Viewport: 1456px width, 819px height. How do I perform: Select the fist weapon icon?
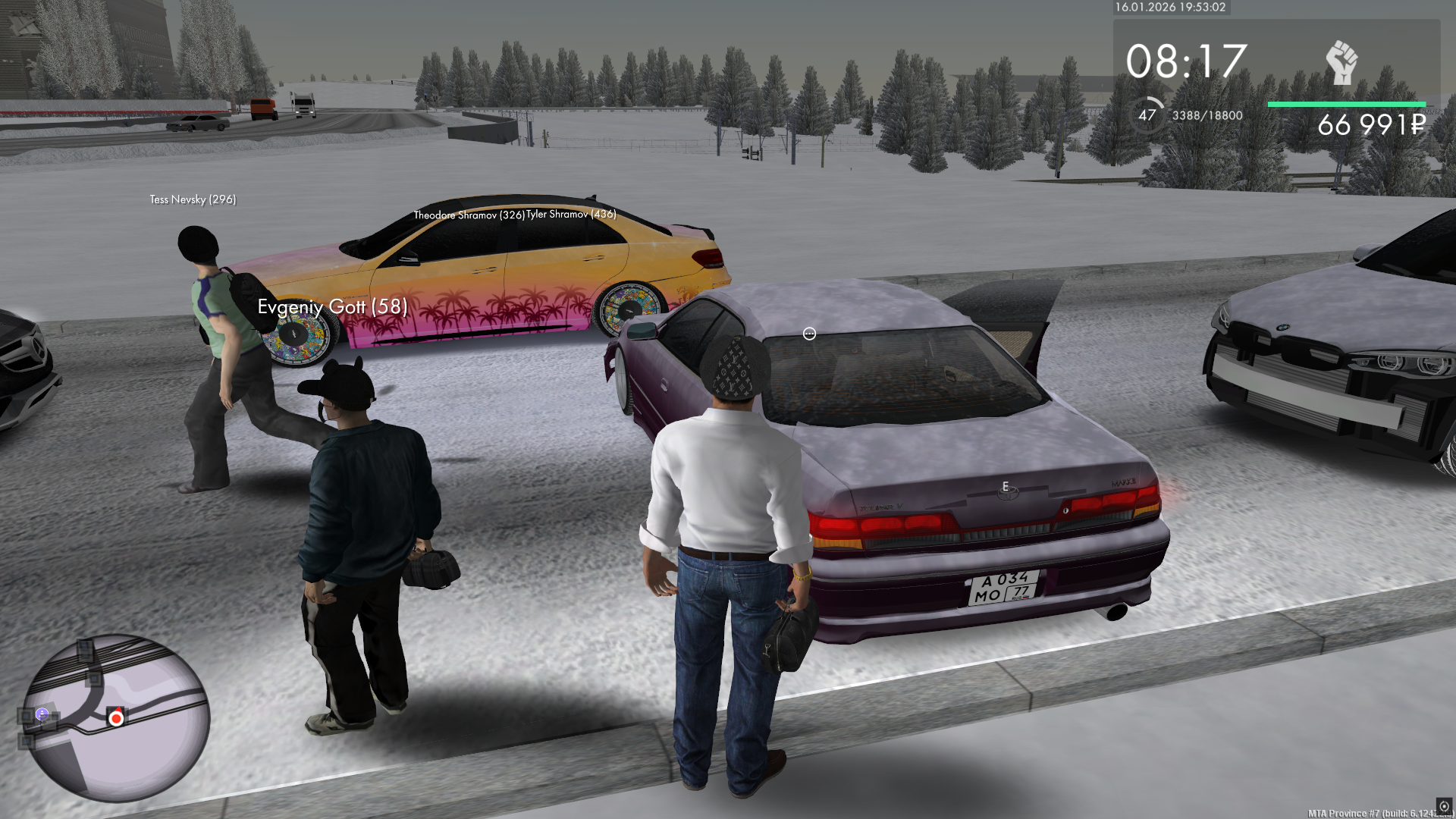pos(1341,62)
